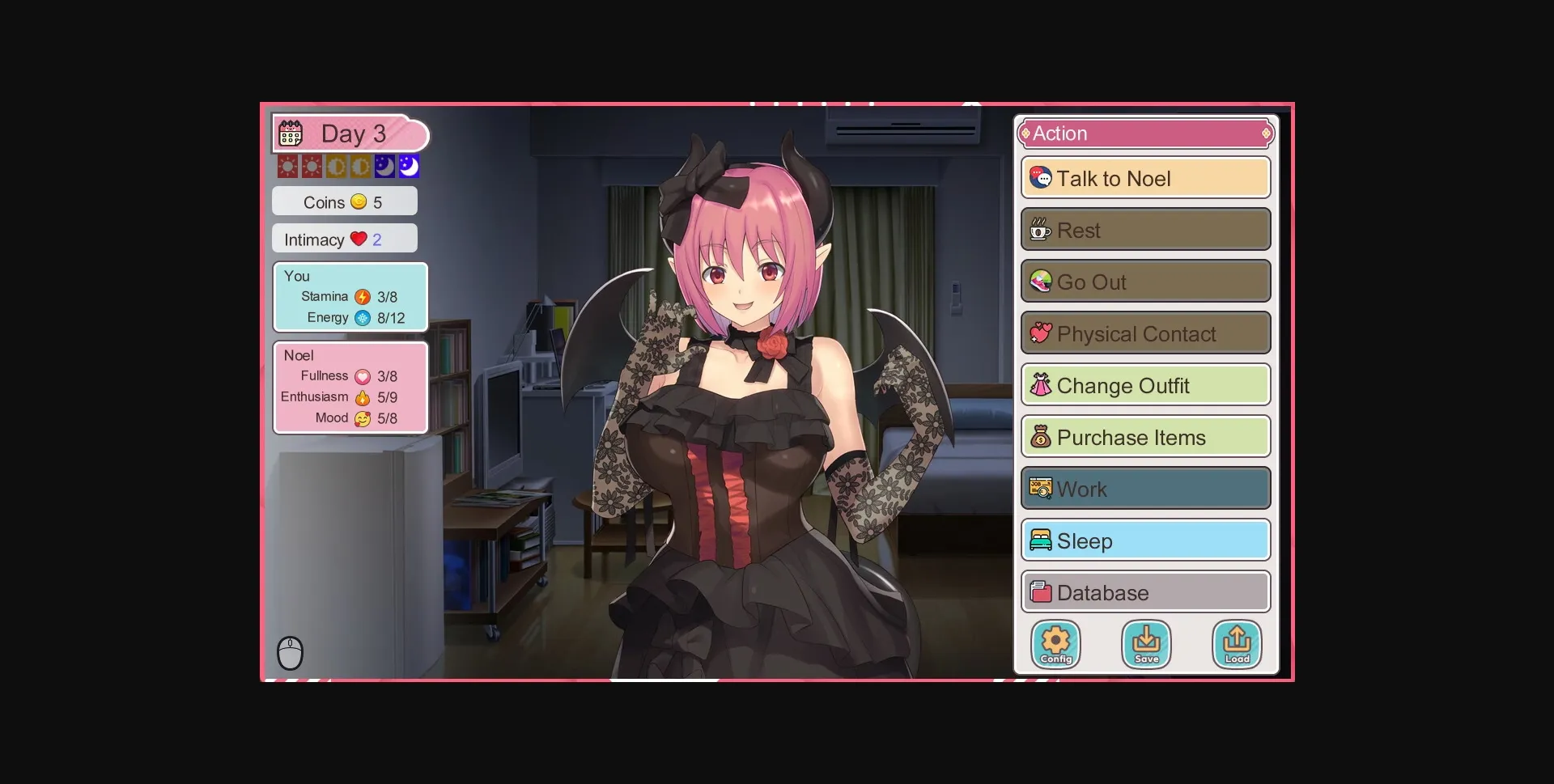1554x784 pixels.
Task: Click the coin icon in the Coins display
Action: coord(359,201)
